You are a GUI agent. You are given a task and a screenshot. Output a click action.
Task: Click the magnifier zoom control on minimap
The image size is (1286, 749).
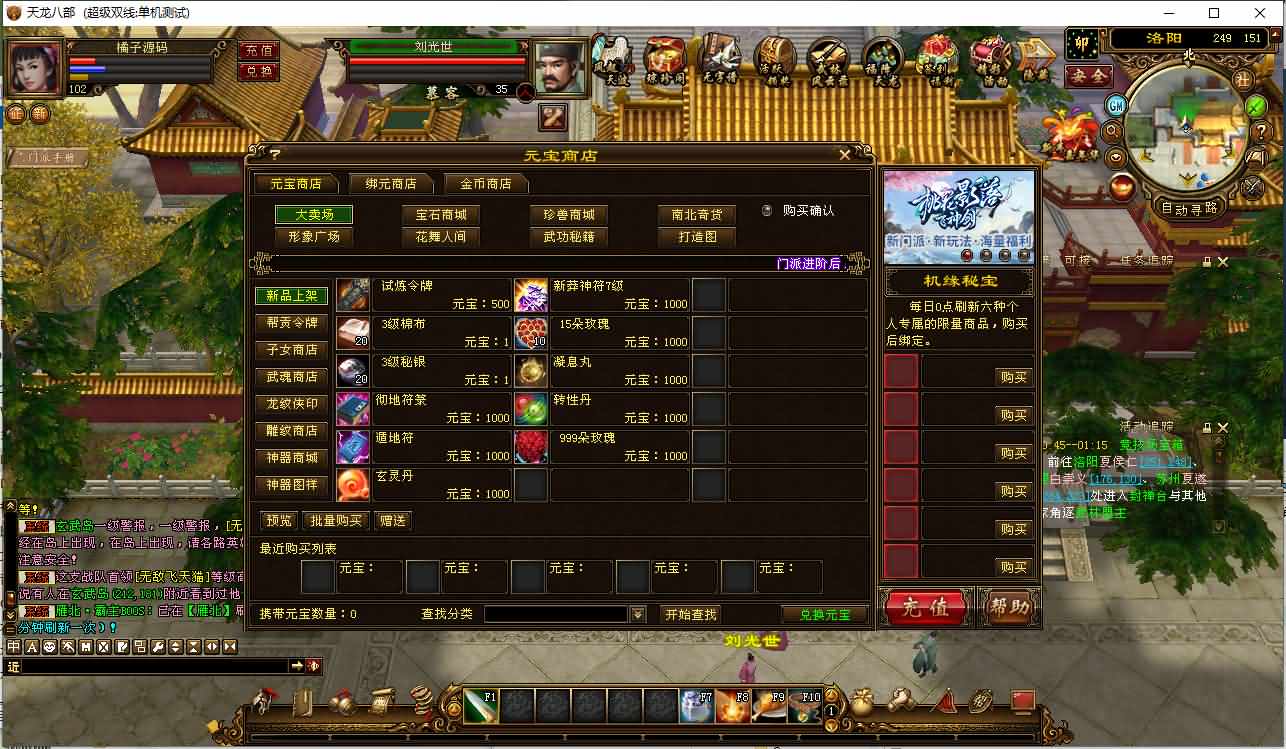pyautogui.click(x=1111, y=130)
